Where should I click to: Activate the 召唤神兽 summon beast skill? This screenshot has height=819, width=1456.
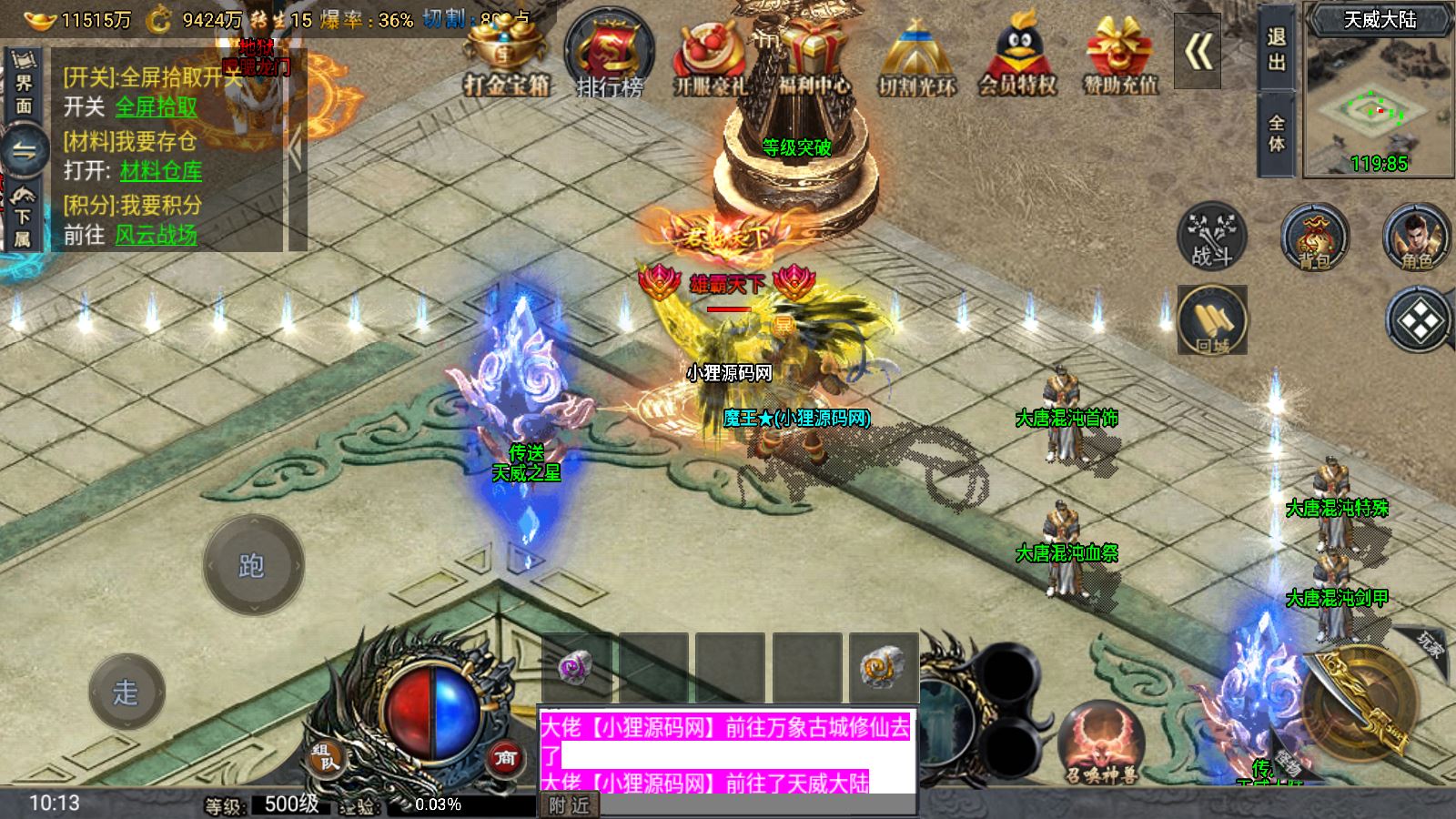click(x=1101, y=743)
